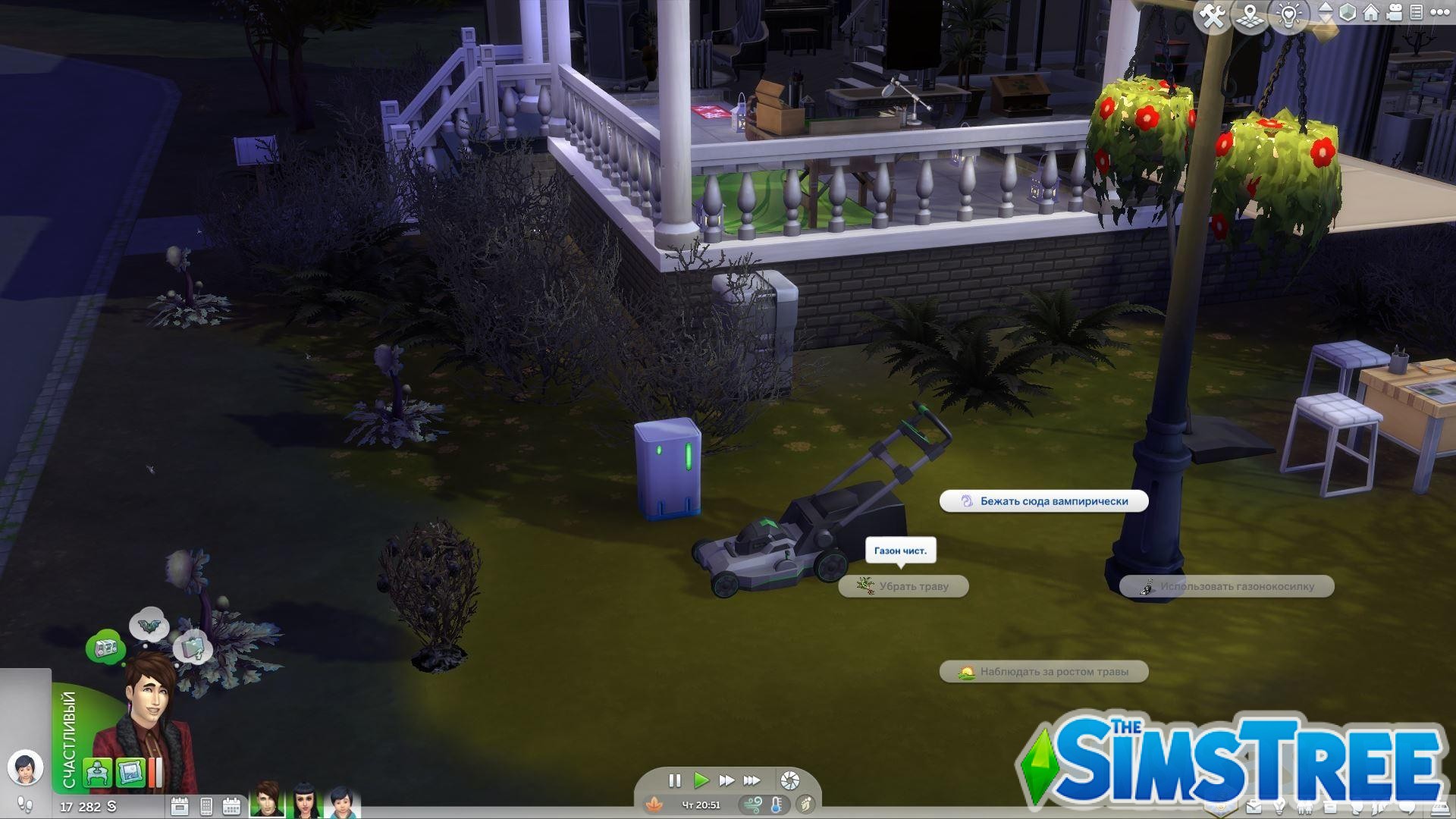Start video recording with the camera icon
Screen dimensions: 1456x819
(x=1394, y=13)
